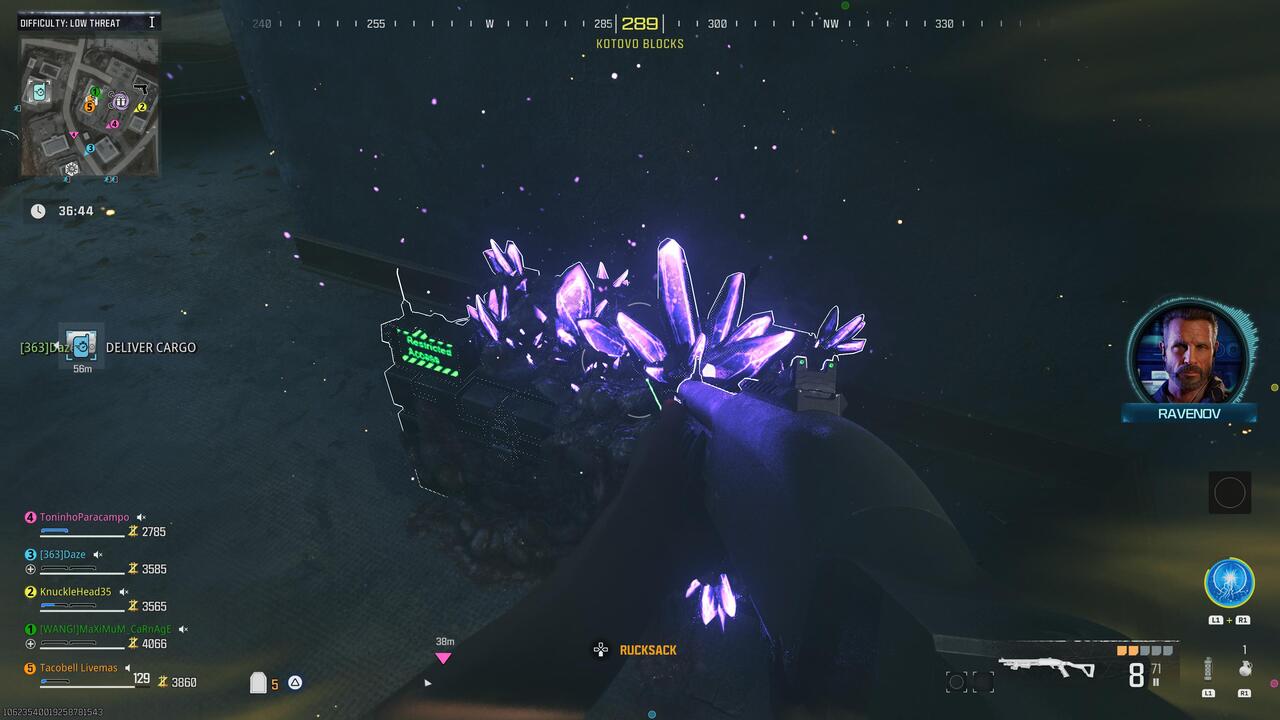Click the Rucksack pickup icon
The image size is (1280, 720).
pos(600,650)
